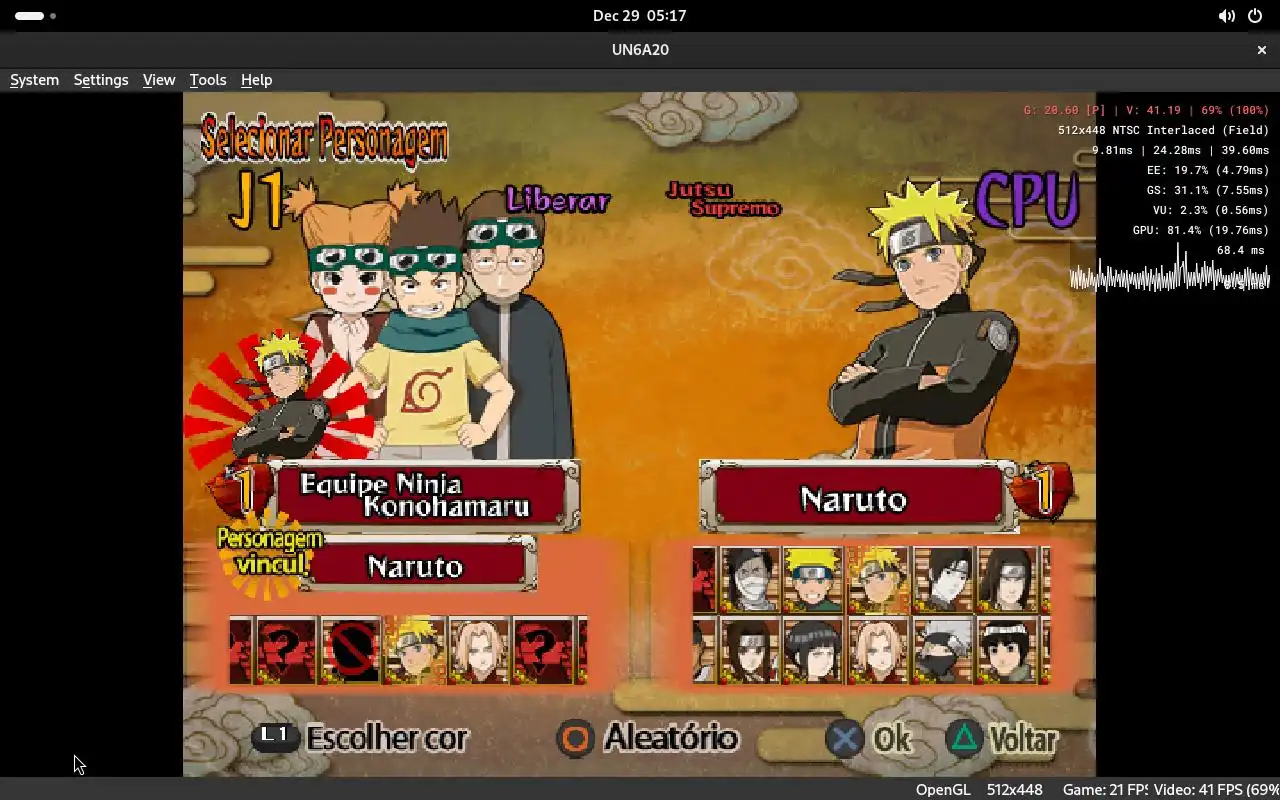This screenshot has height=800, width=1280.
Task: Select the no-support prohibited symbol slot
Action: pyautogui.click(x=350, y=651)
